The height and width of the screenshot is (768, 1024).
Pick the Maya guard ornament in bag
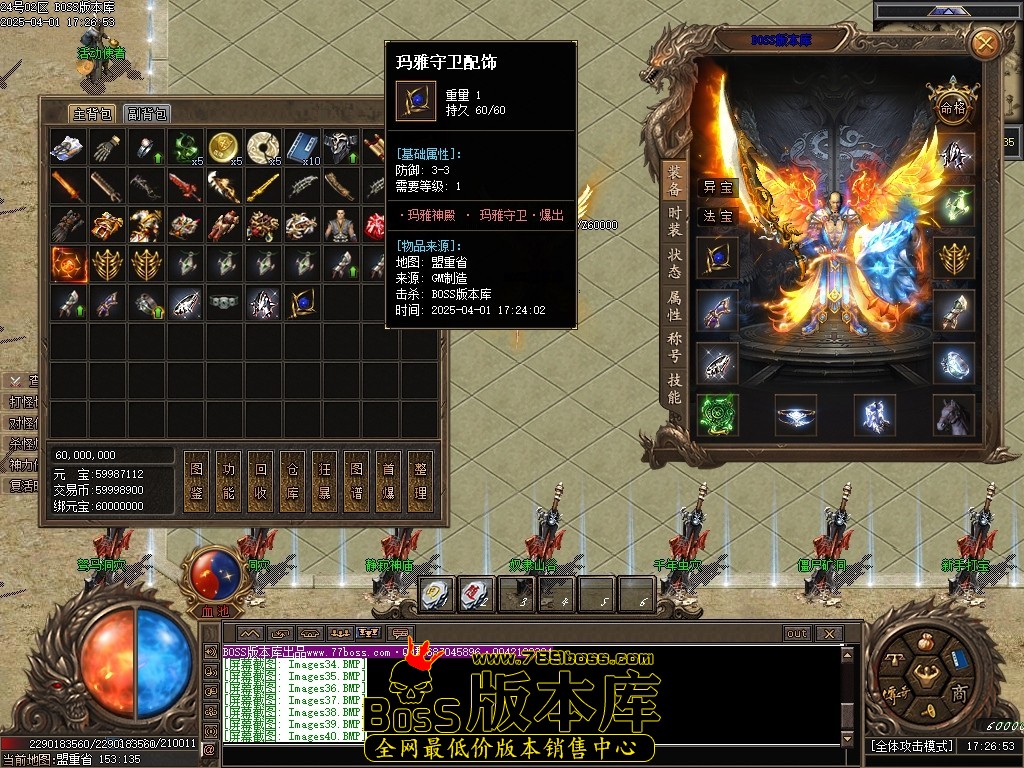coord(301,302)
